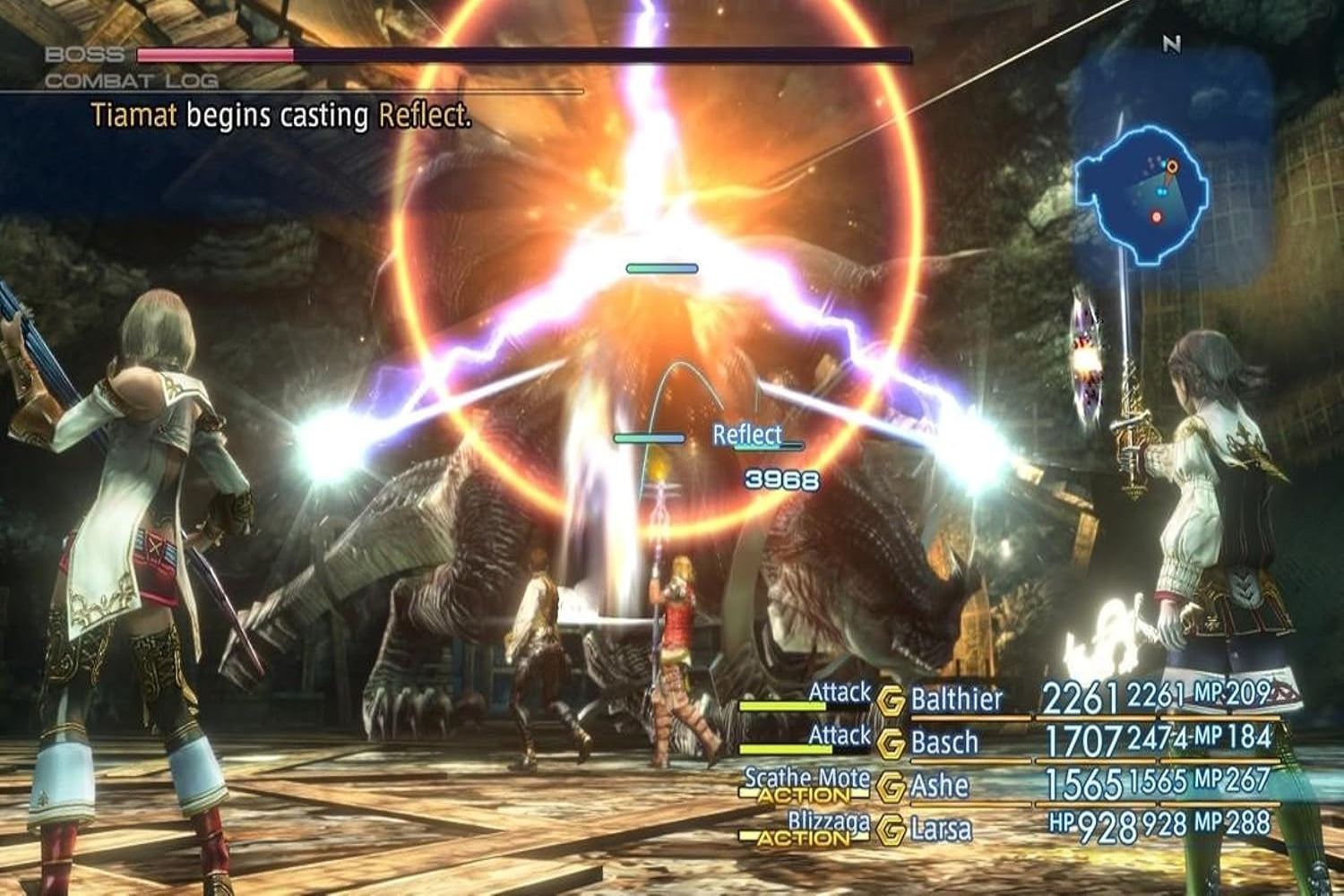Click the red enemy dot on the minimap
1344x896 pixels.
1157,217
